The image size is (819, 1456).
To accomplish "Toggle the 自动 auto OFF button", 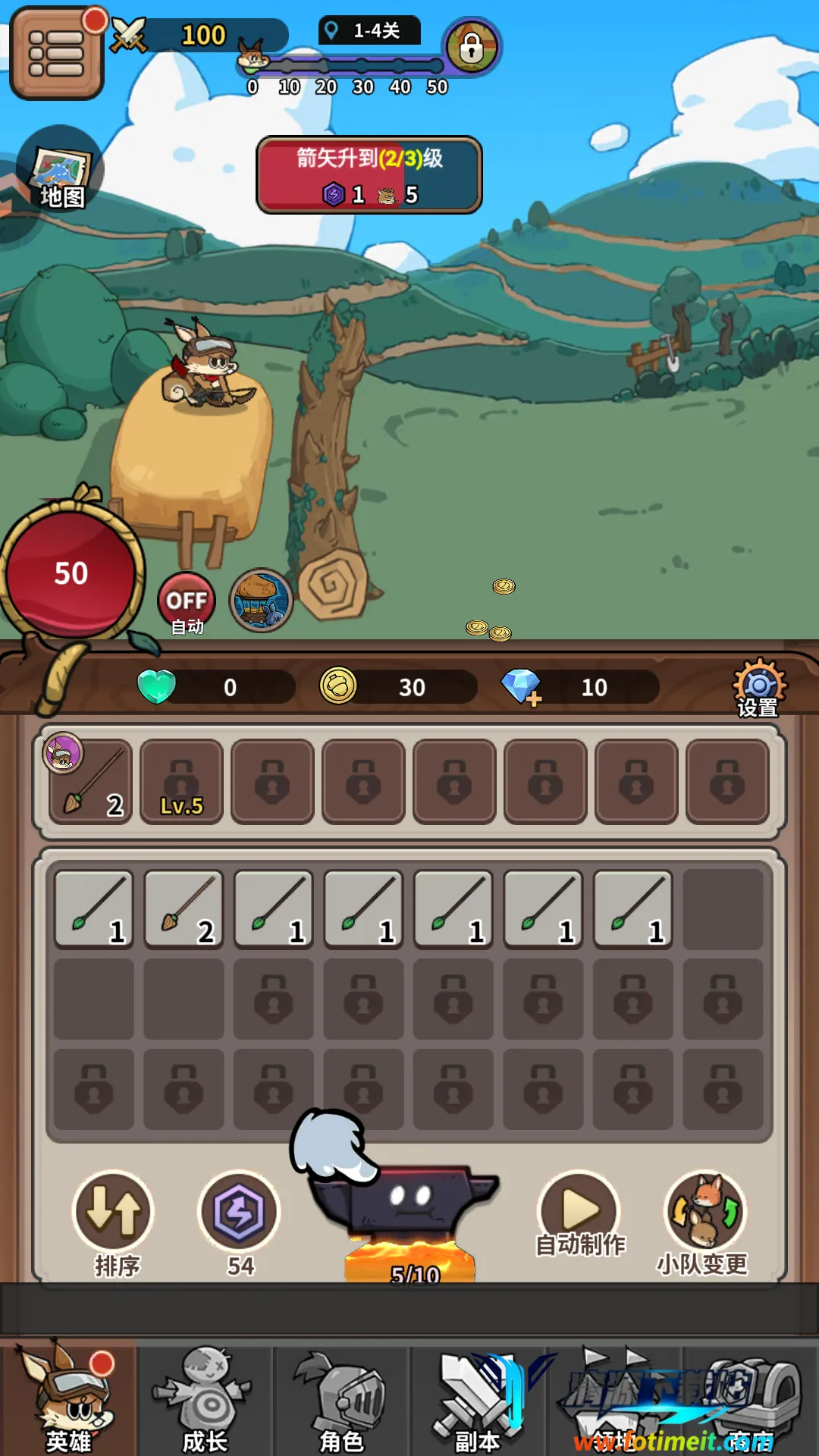I will (187, 603).
